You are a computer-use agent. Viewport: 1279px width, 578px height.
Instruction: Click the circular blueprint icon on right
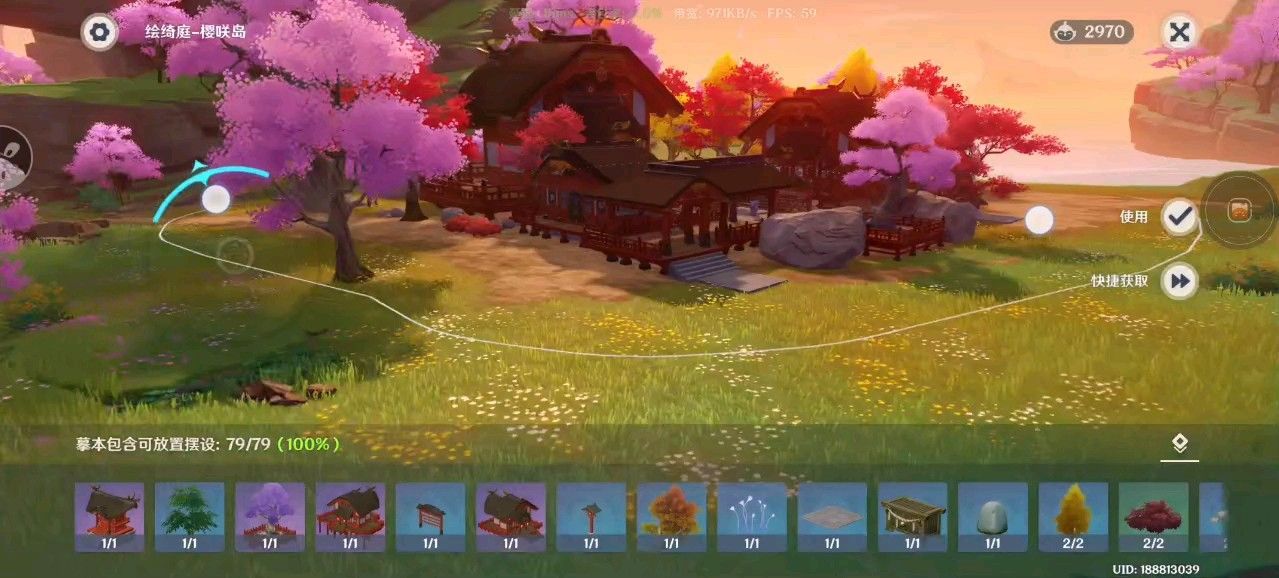point(1239,211)
